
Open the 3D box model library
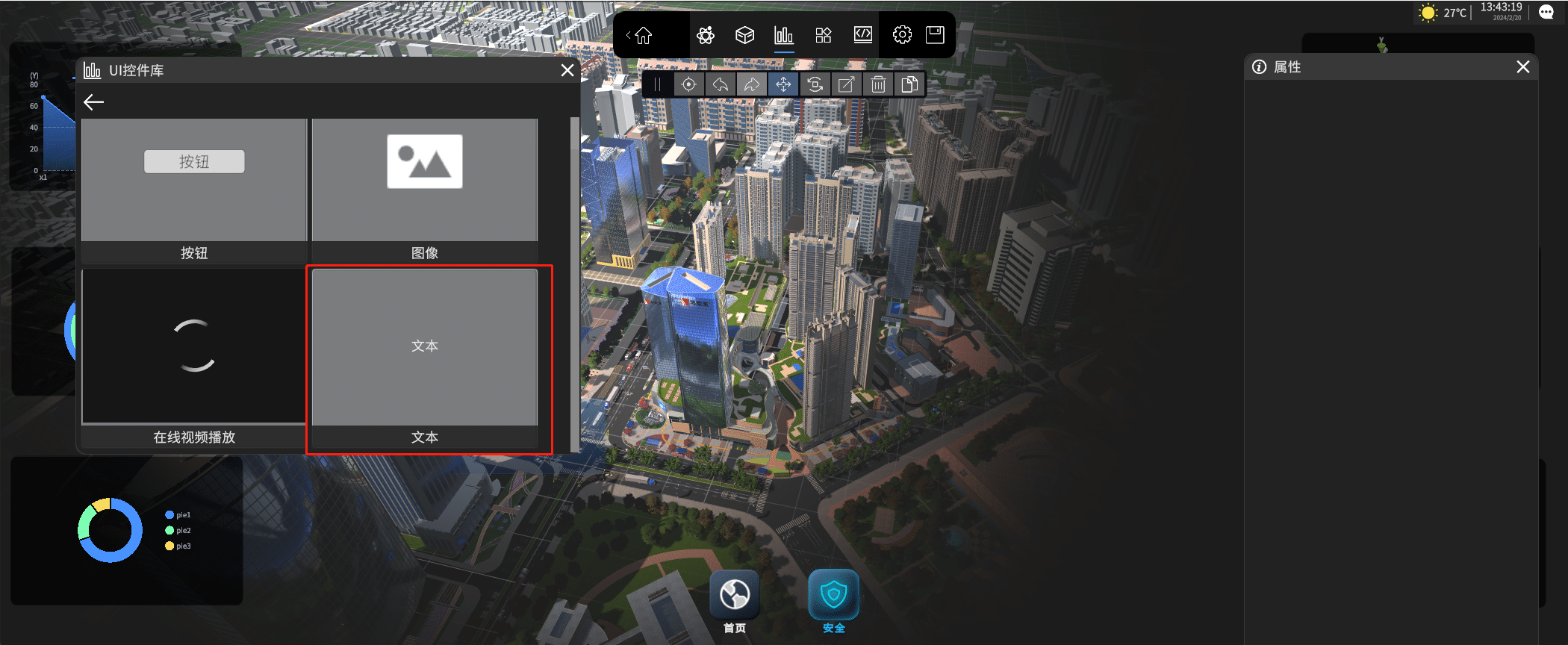tap(744, 35)
